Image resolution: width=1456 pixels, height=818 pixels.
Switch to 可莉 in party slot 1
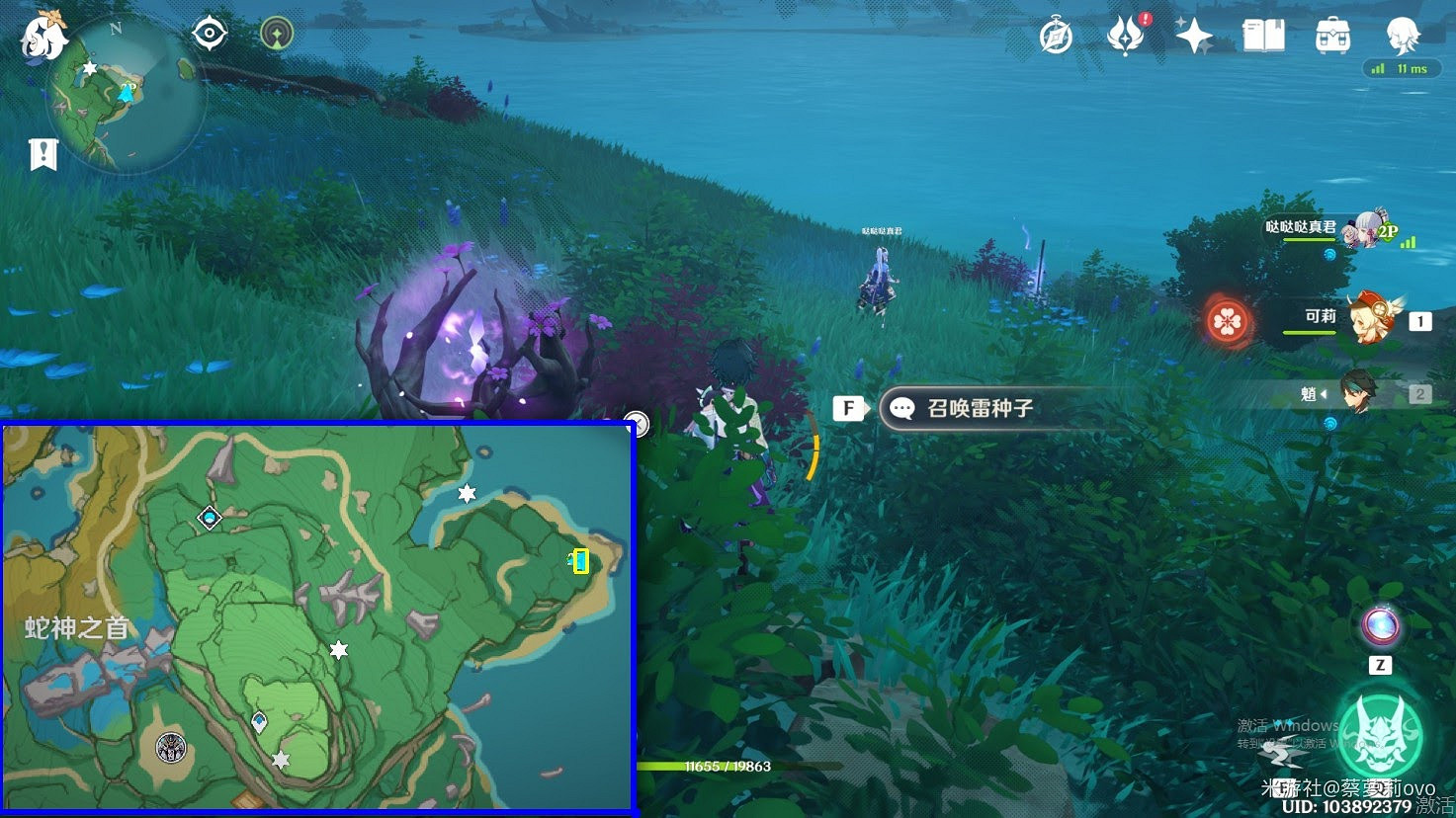click(x=1376, y=318)
